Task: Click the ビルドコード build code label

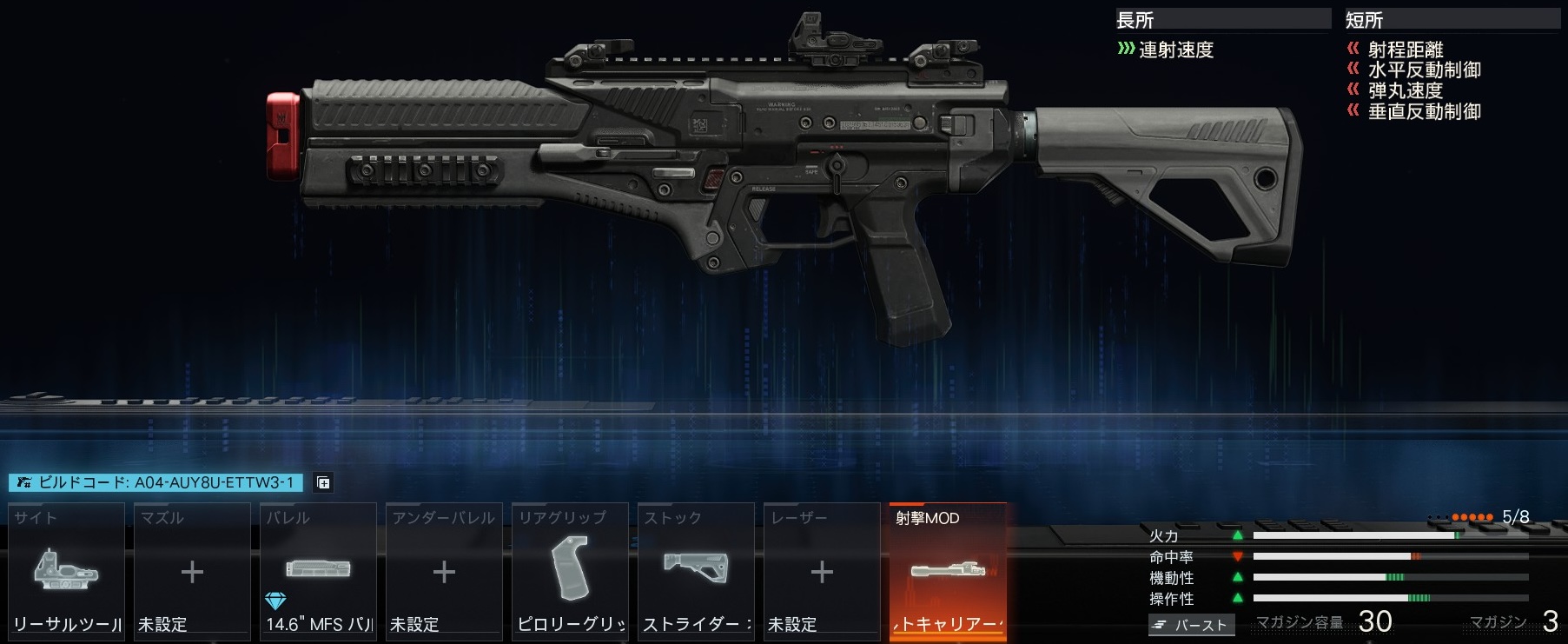Action: coord(156,482)
